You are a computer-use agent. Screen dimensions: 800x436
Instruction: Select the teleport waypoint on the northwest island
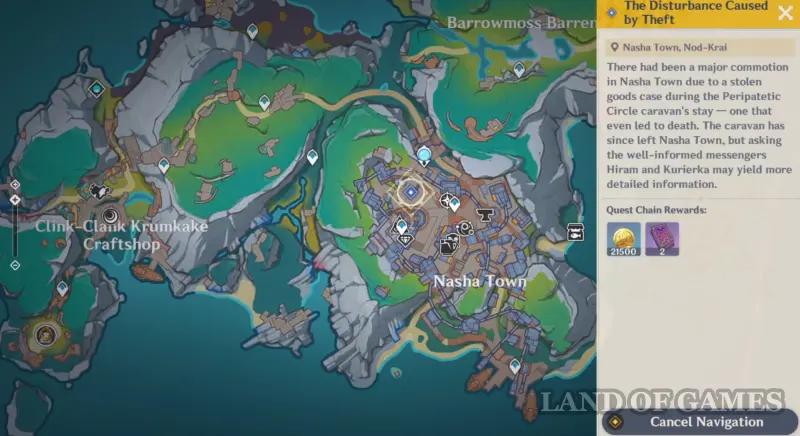click(96, 89)
